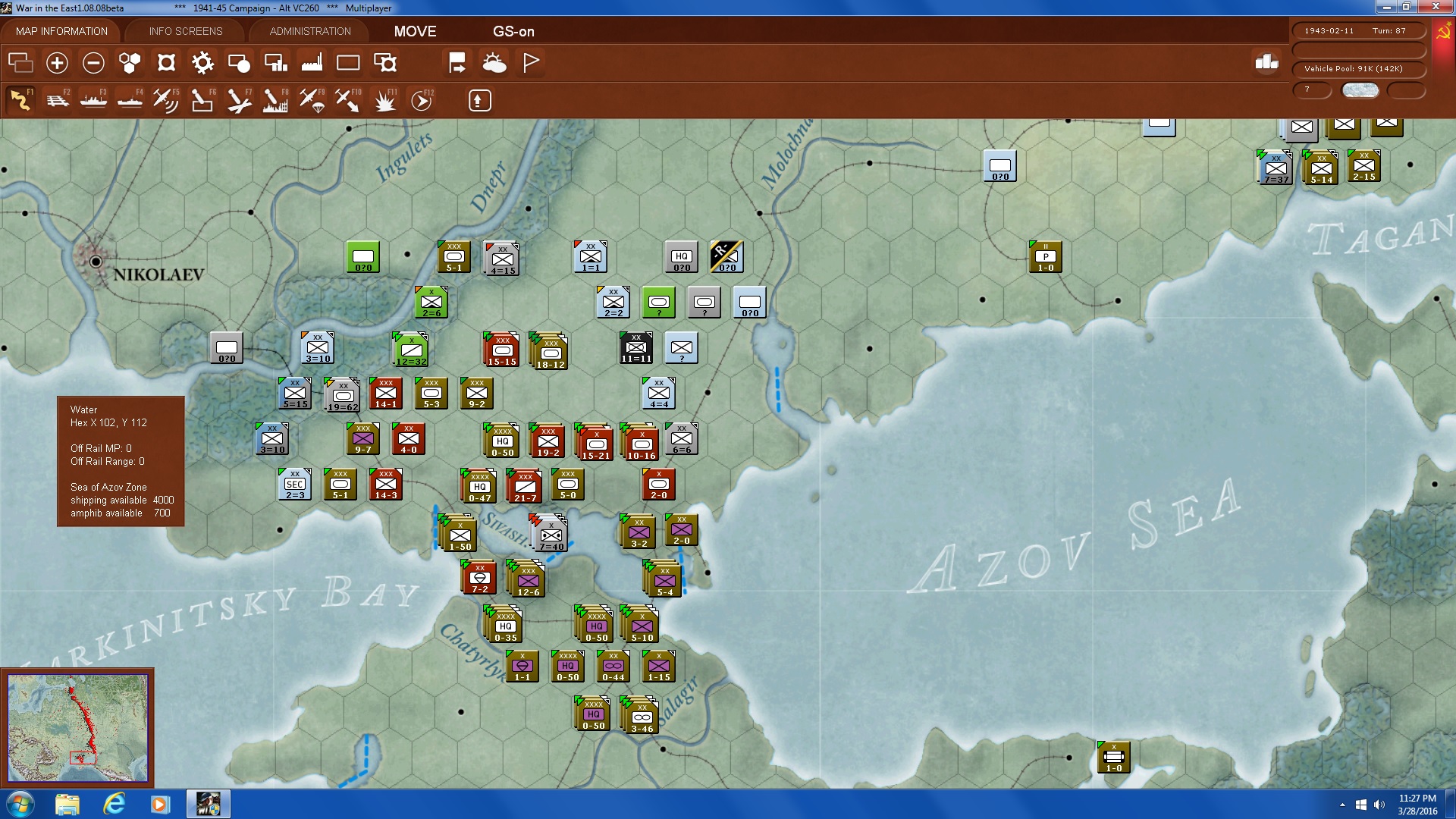The width and height of the screenshot is (1456, 819).
Task: Select airdrop paratroopers mission (F9)
Action: pyautogui.click(x=311, y=99)
